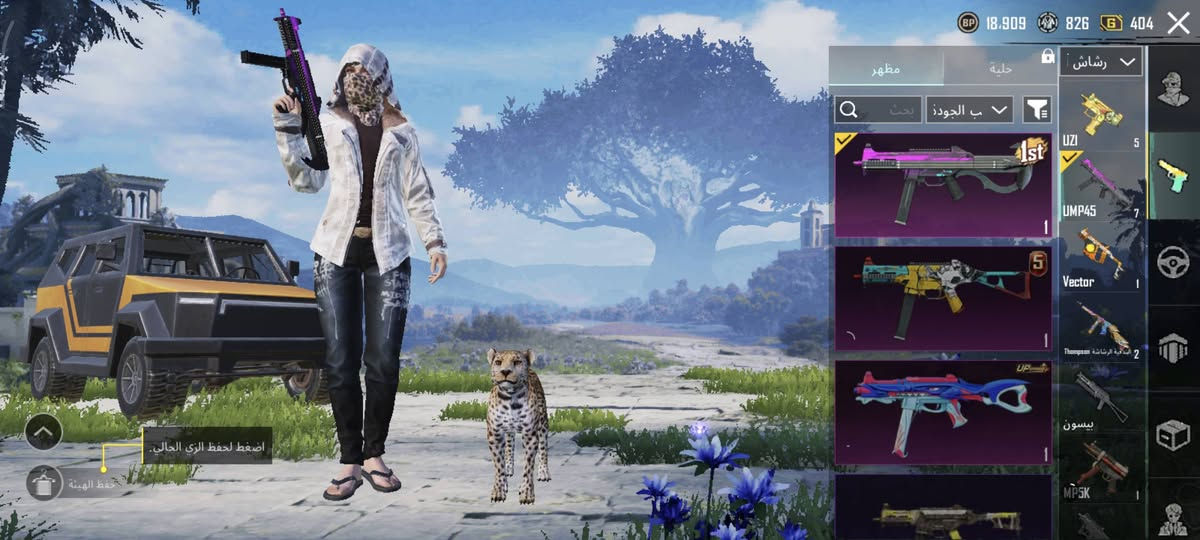Viewport: 1200px width, 540px height.
Task: Select the UMP45 weapon entry
Action: pos(1102,185)
